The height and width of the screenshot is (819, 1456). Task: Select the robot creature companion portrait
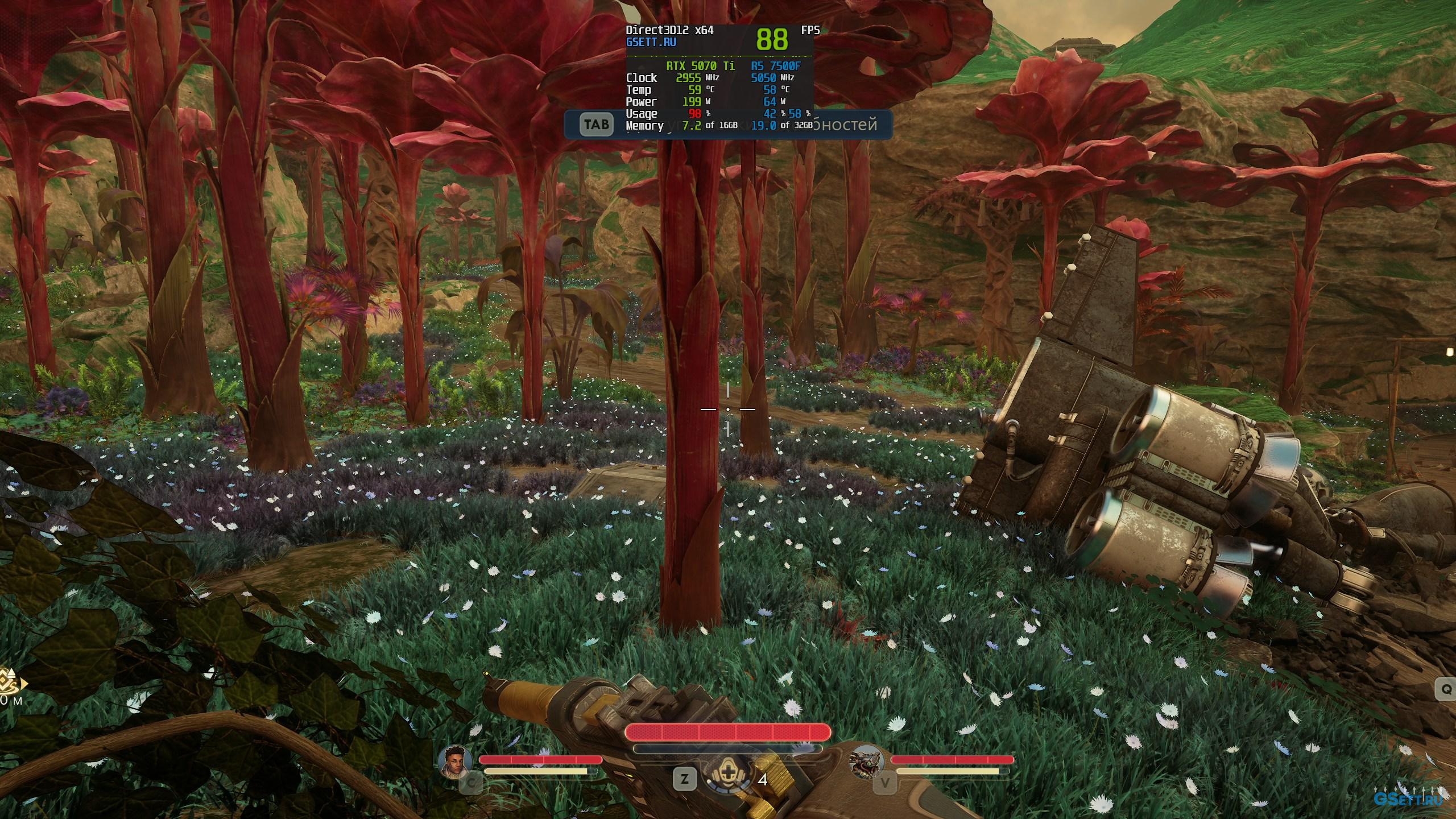(x=867, y=761)
